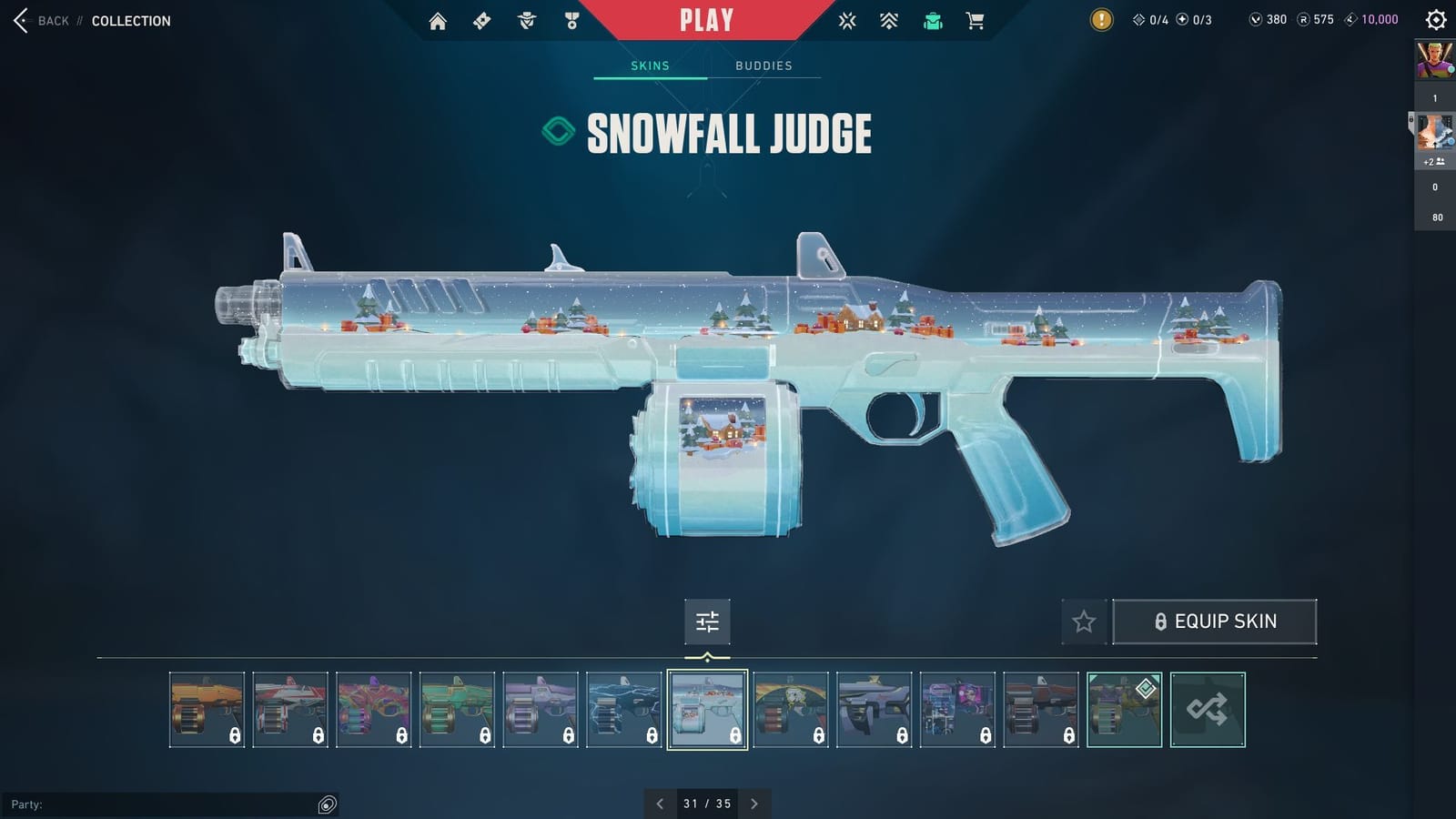The height and width of the screenshot is (819, 1456).
Task: Select the random skin shuffle icon
Action: [1208, 709]
